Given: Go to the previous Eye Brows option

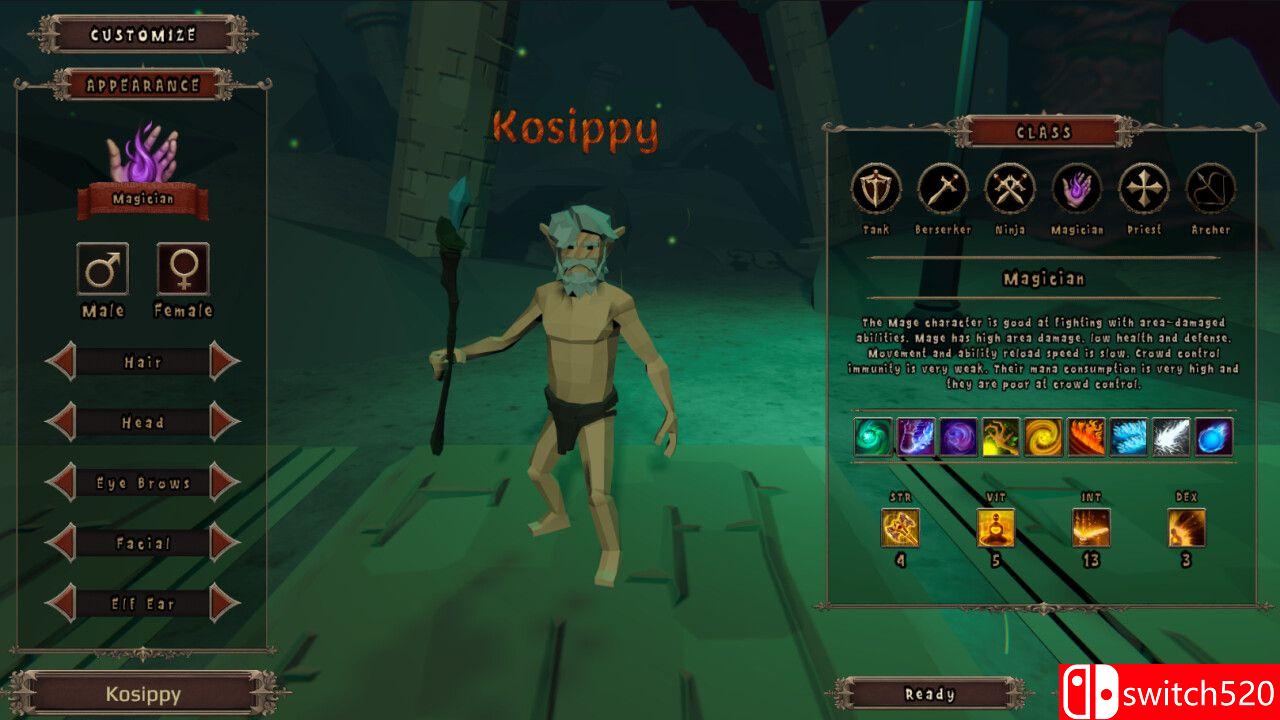Looking at the screenshot, I should point(62,483).
